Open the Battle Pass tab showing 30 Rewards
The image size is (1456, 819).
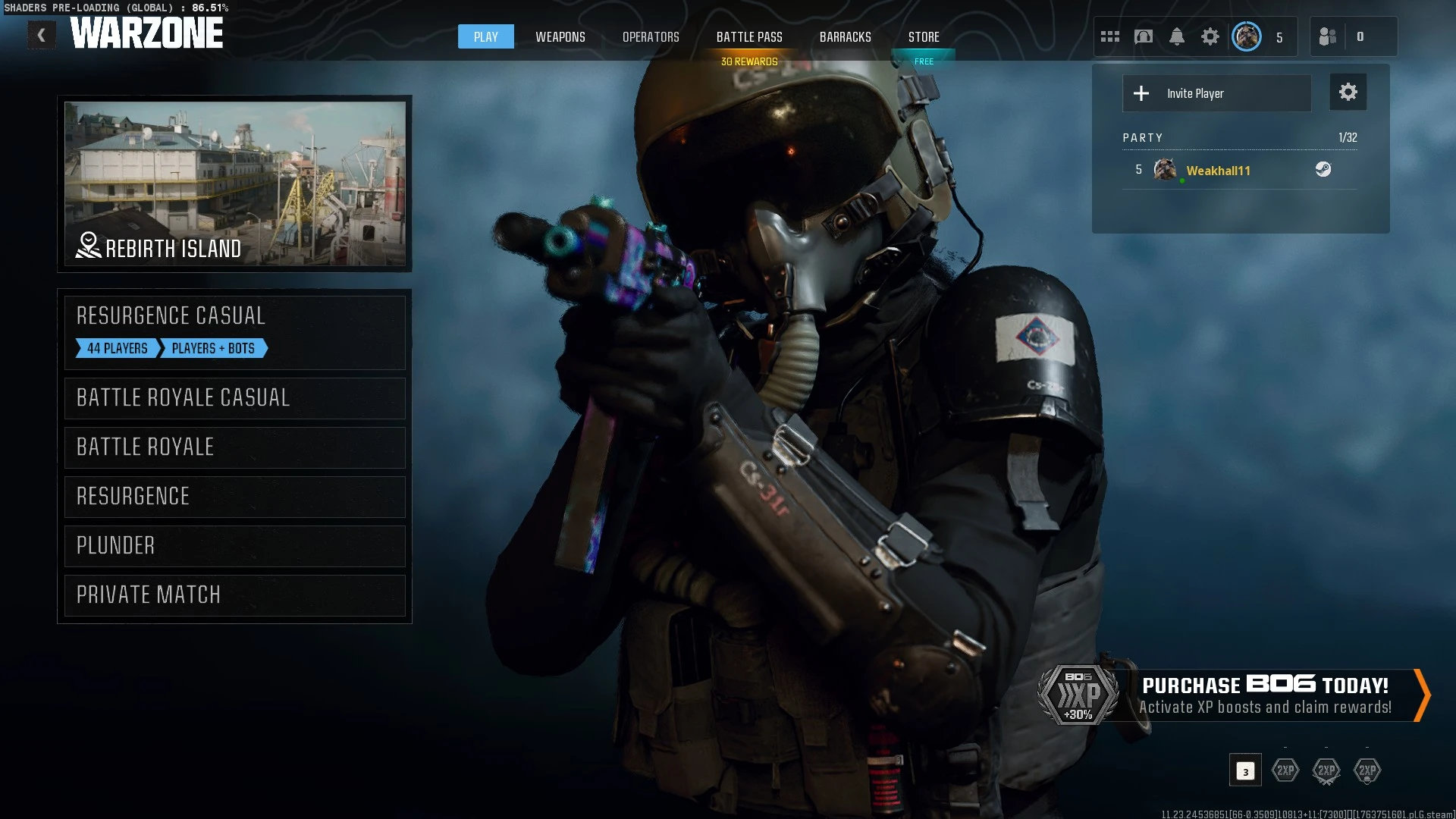click(749, 36)
